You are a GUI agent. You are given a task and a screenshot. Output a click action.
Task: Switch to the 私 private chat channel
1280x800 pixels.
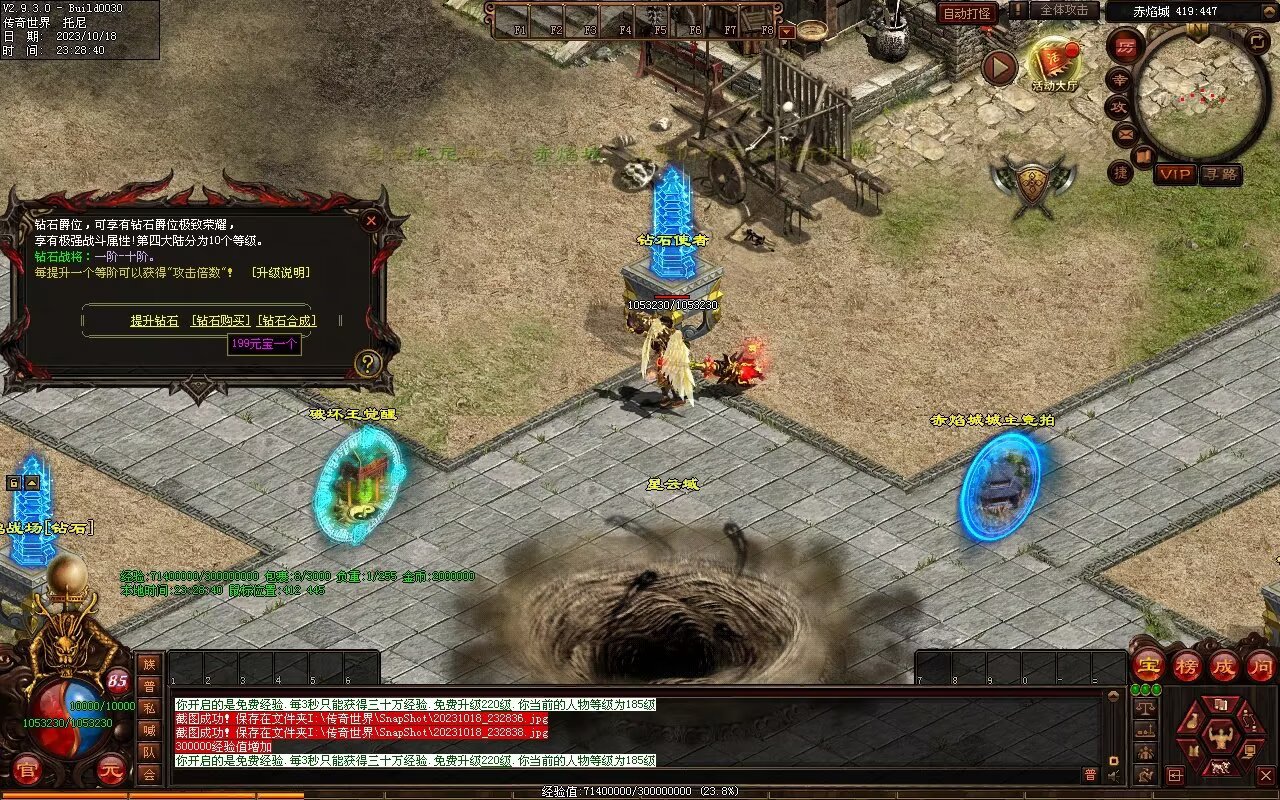tap(149, 708)
